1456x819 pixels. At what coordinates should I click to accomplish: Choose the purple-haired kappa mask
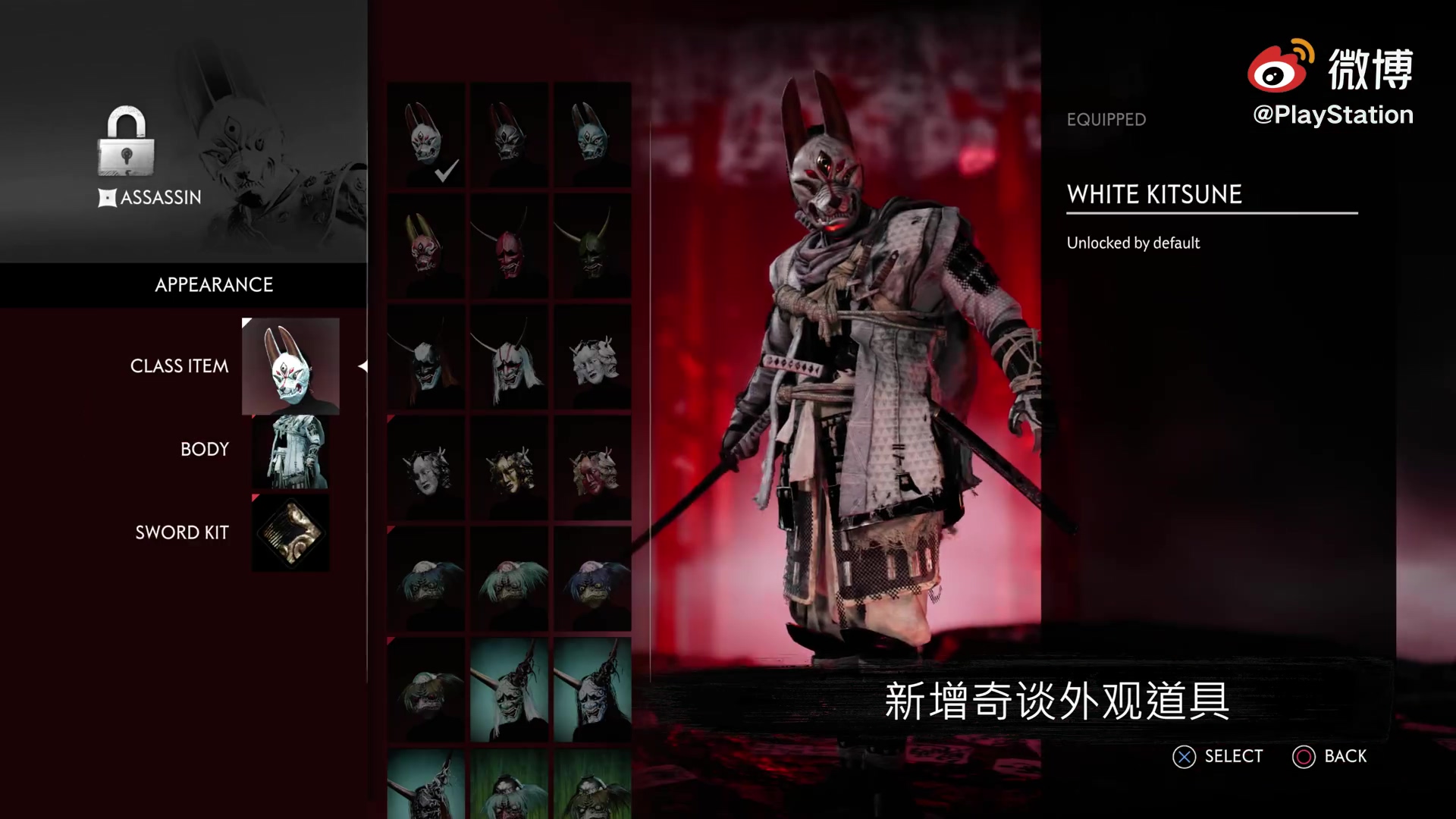coord(592,579)
